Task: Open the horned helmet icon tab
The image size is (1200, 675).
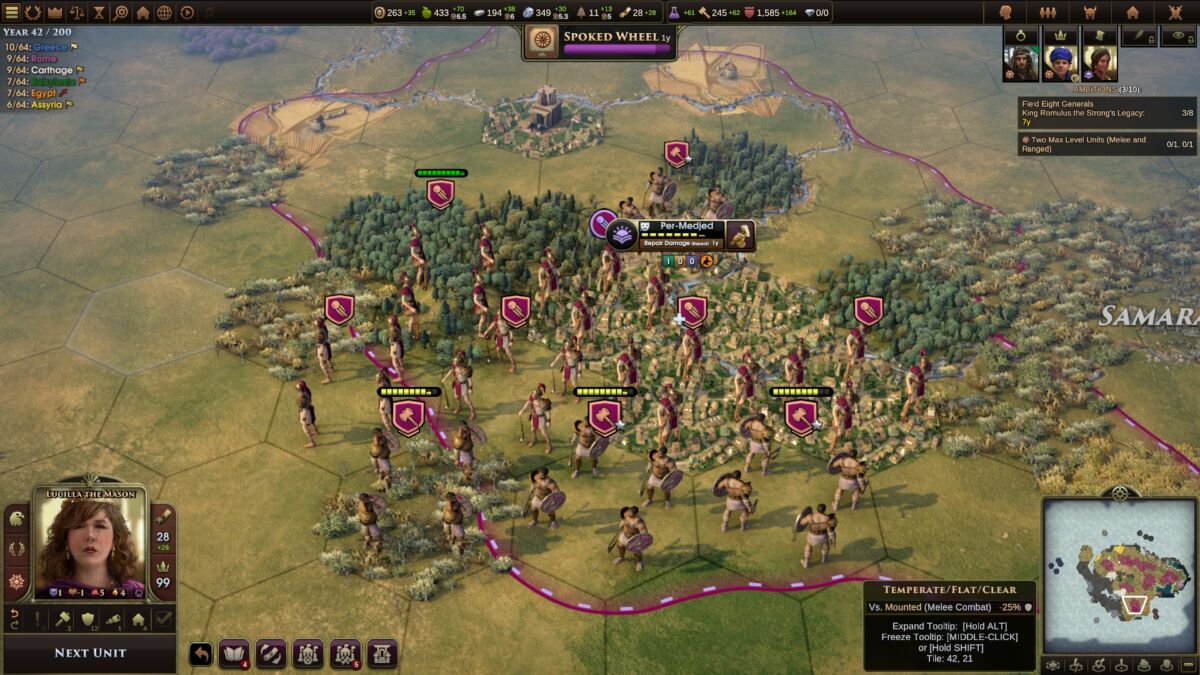Action: (x=1089, y=12)
